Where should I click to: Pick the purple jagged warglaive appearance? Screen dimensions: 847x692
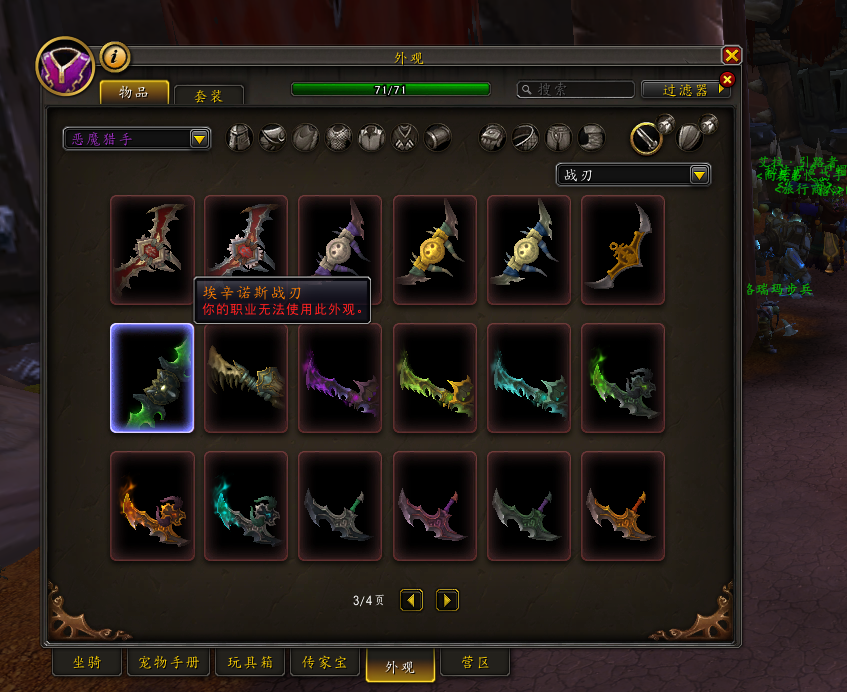point(340,378)
